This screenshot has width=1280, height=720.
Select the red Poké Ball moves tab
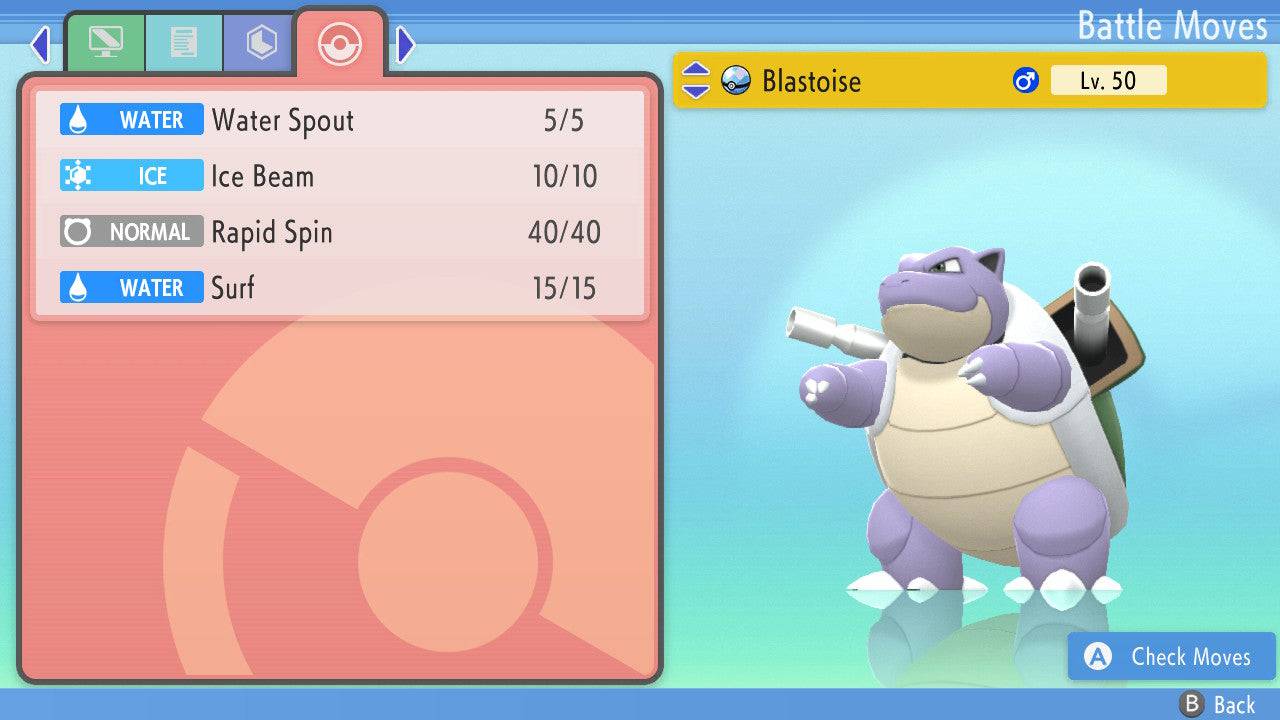340,43
